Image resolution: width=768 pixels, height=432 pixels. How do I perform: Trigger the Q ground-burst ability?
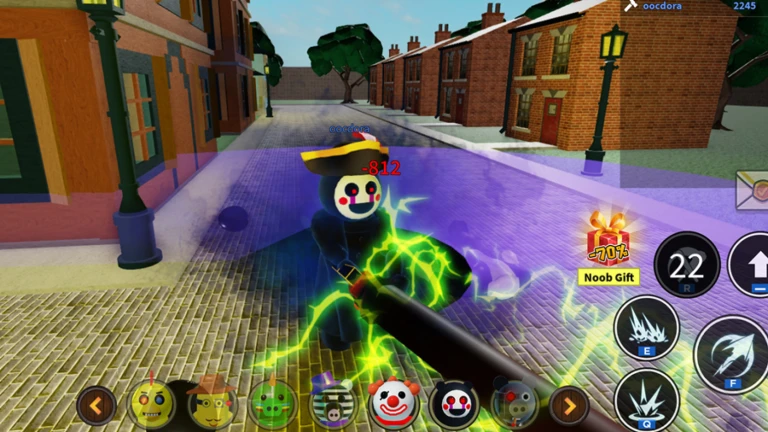click(646, 400)
